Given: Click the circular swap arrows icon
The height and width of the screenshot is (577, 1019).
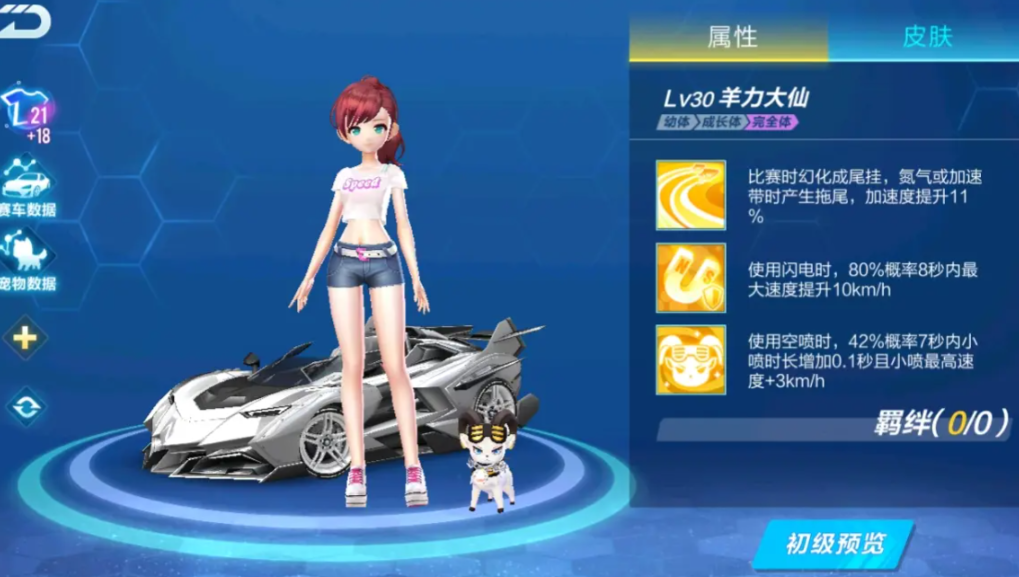Looking at the screenshot, I should click(x=25, y=407).
